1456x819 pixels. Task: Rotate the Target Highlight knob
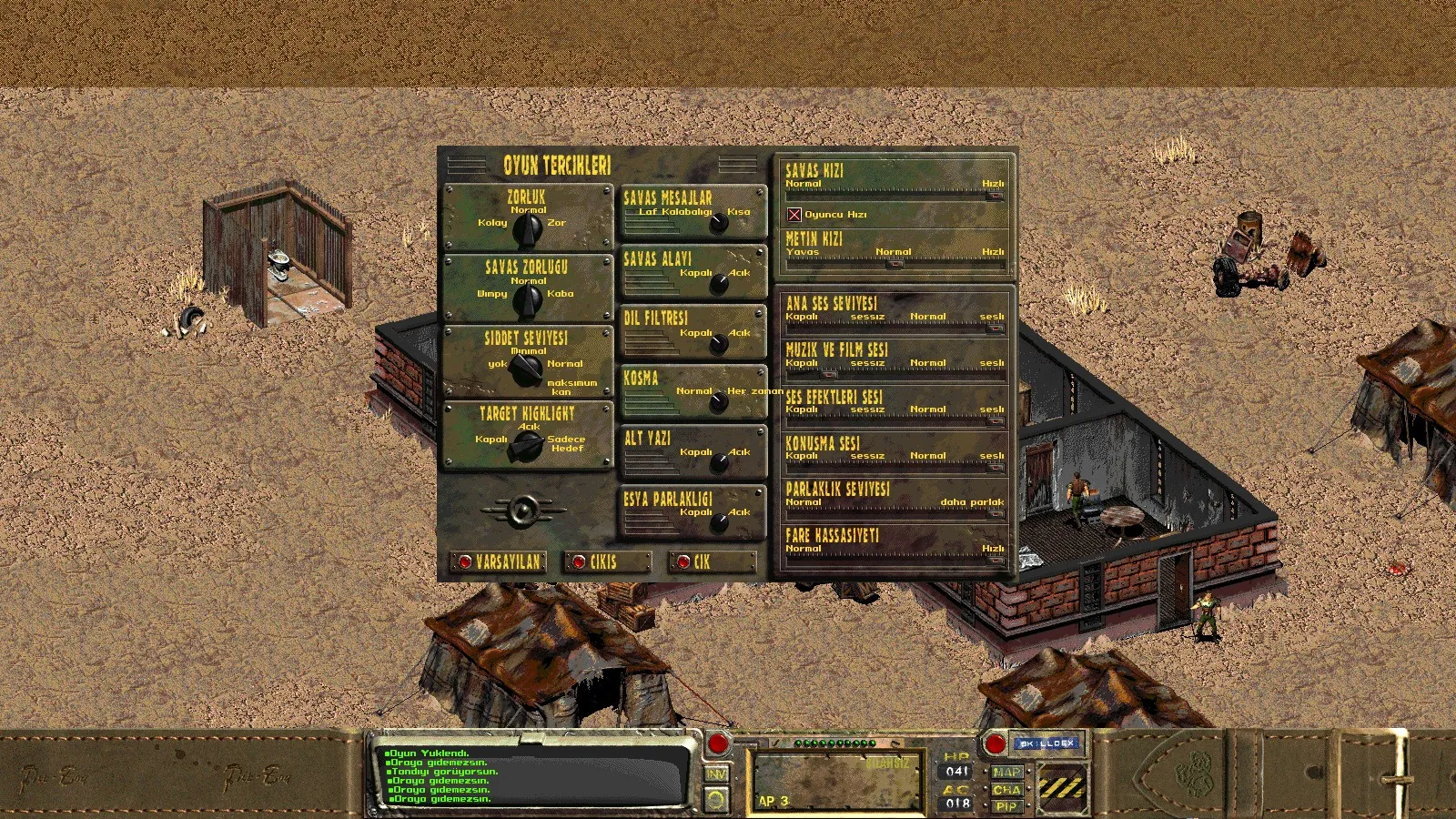[528, 446]
